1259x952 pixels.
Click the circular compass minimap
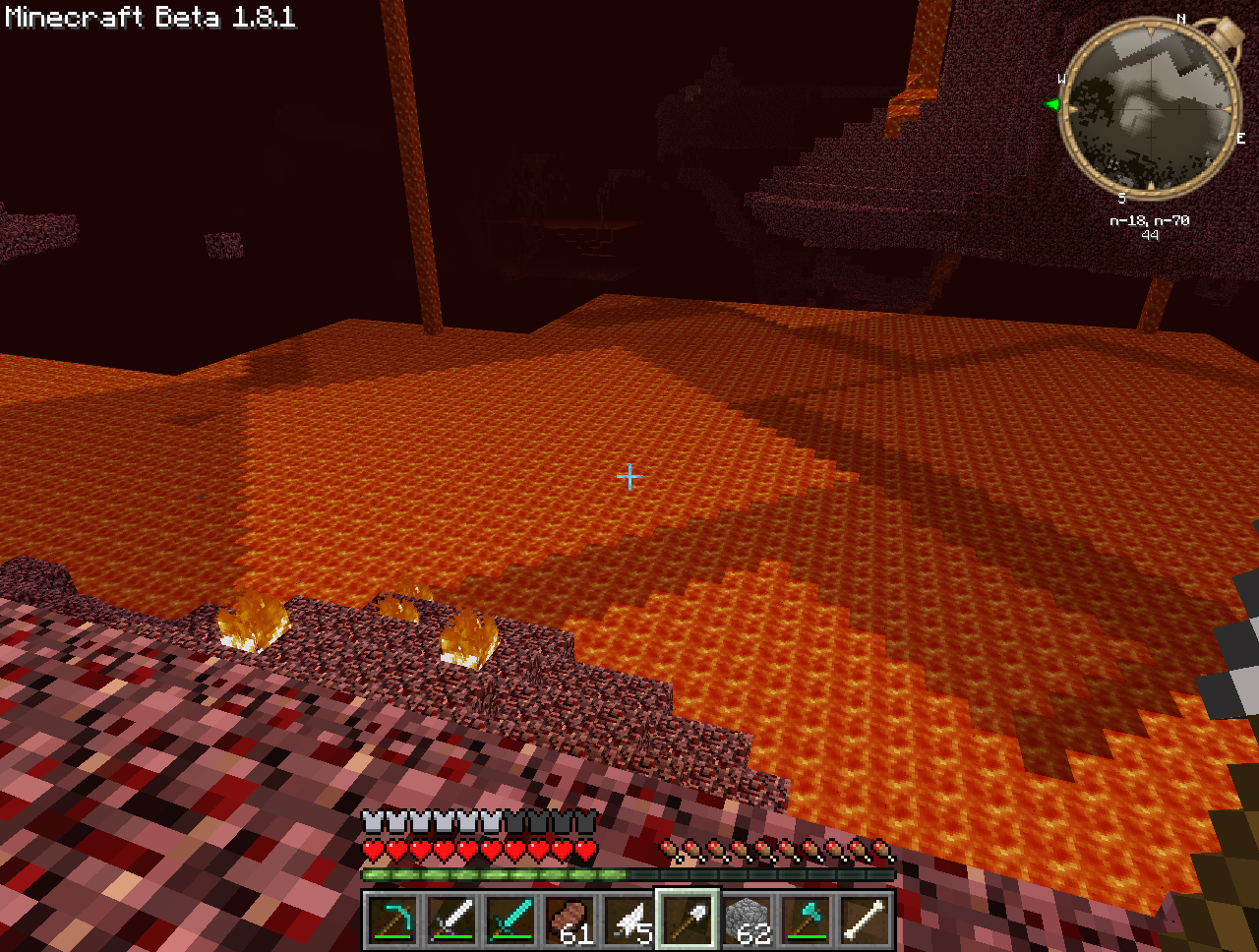(1150, 107)
